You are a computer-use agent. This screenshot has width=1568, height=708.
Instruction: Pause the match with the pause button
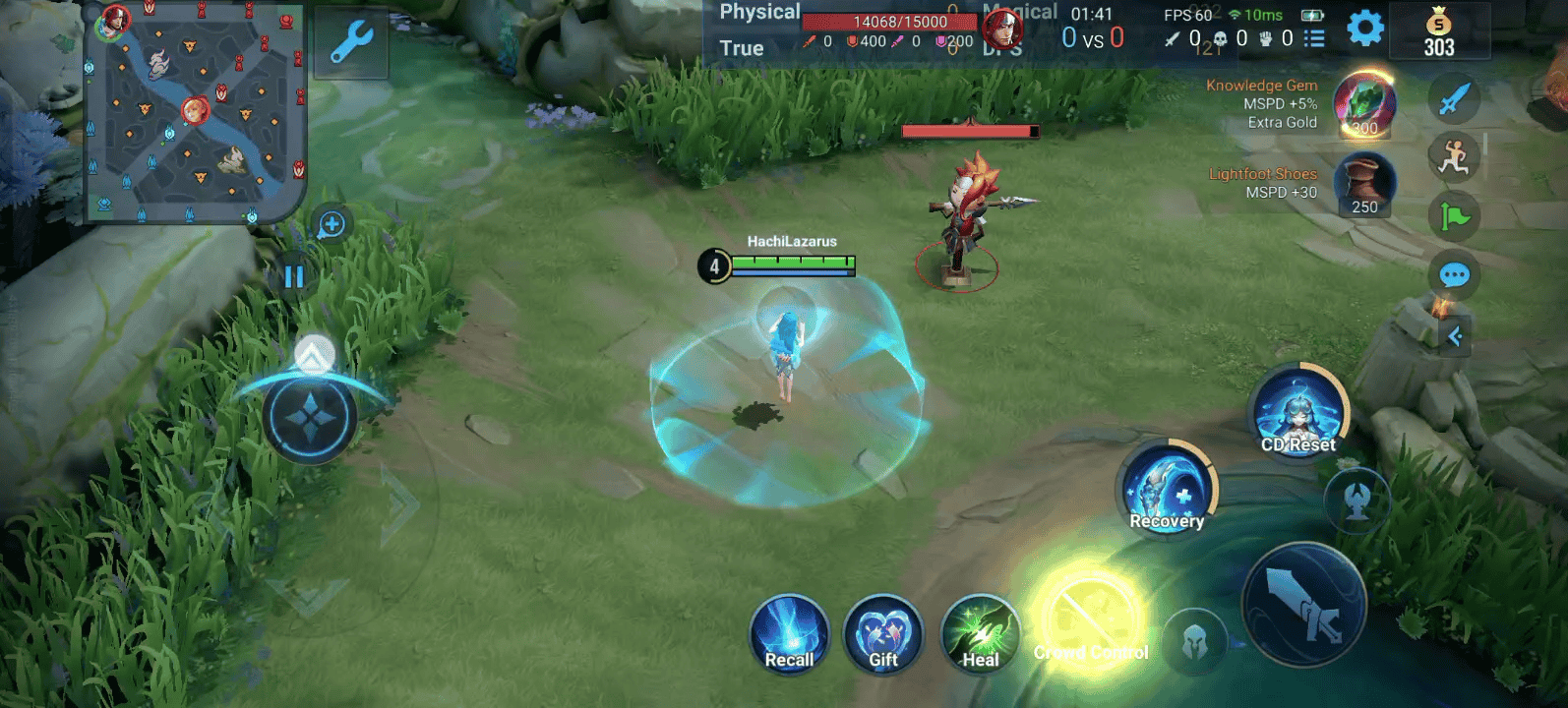(293, 276)
